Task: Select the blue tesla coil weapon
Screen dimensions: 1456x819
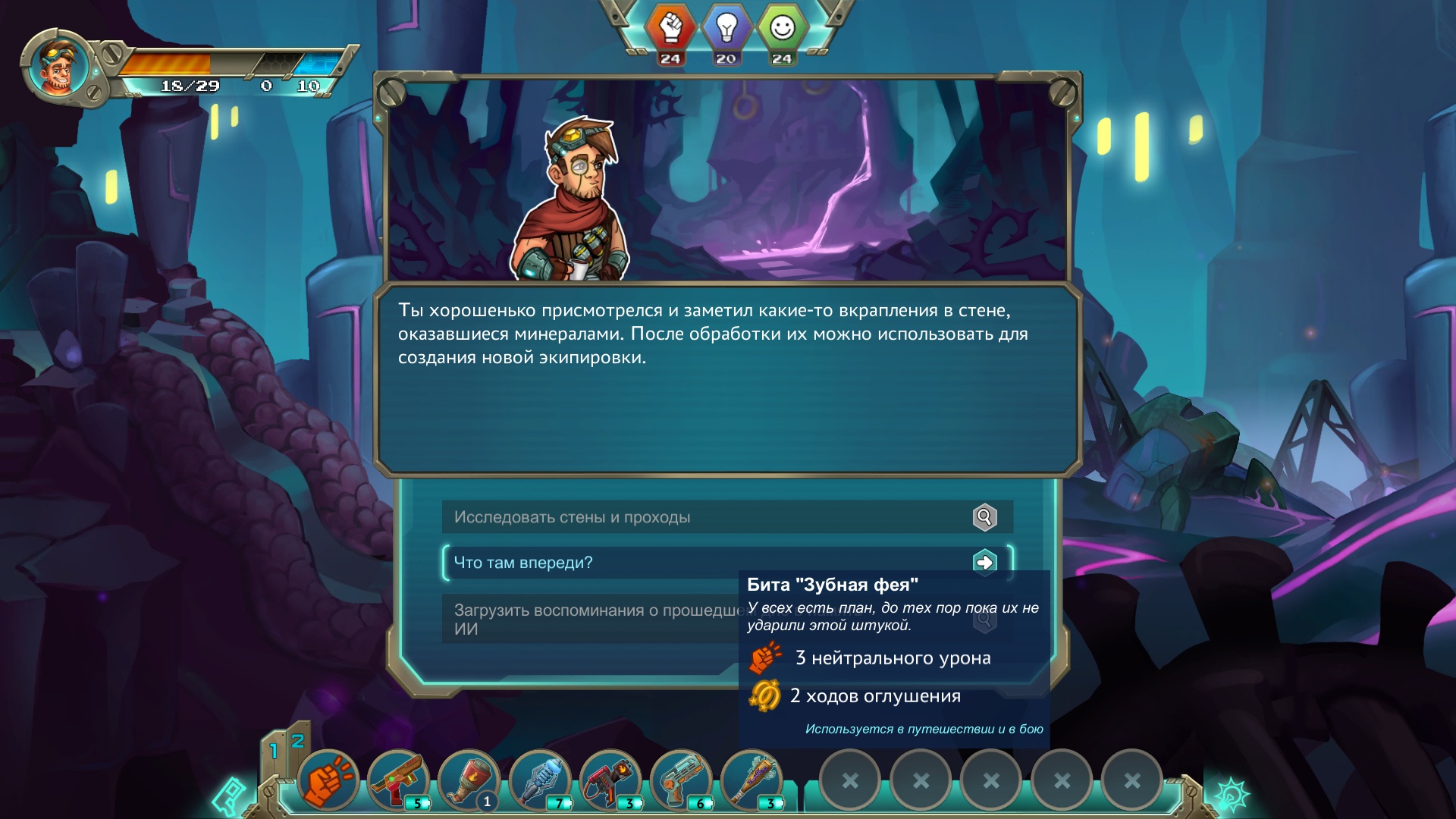Action: 539,780
